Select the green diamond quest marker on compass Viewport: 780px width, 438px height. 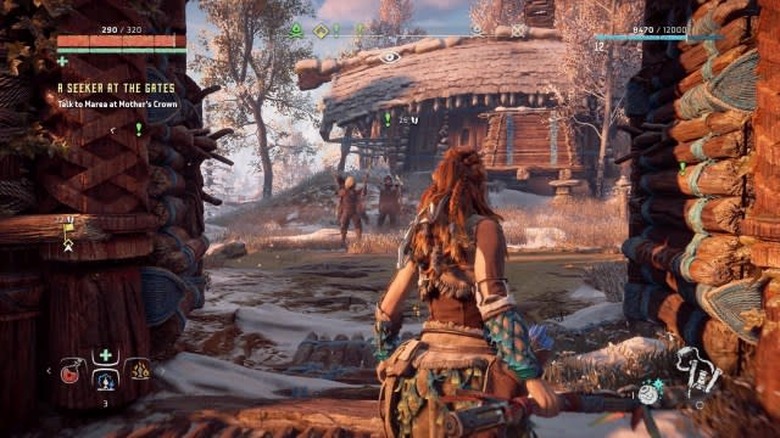(x=322, y=31)
